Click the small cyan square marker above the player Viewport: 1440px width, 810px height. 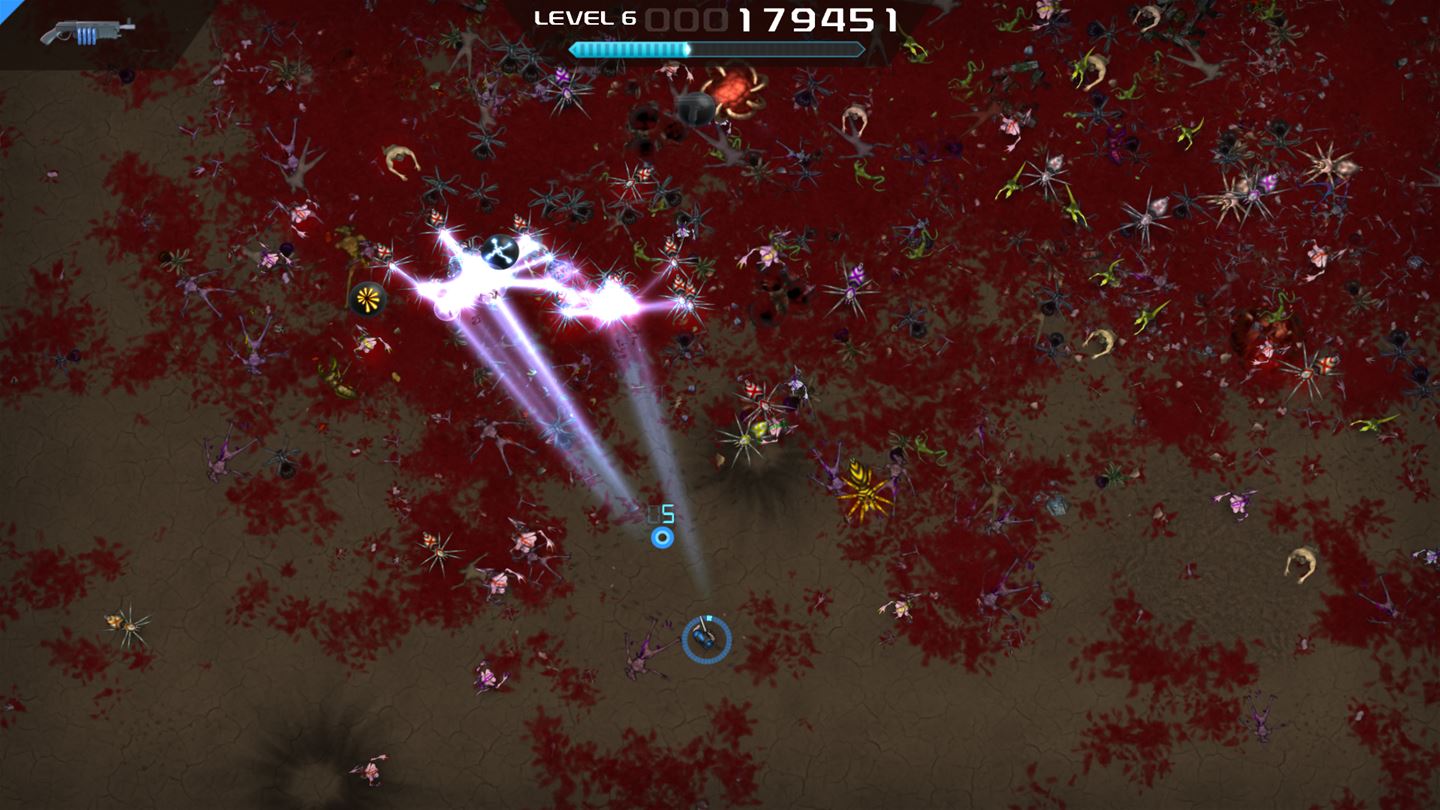point(710,617)
